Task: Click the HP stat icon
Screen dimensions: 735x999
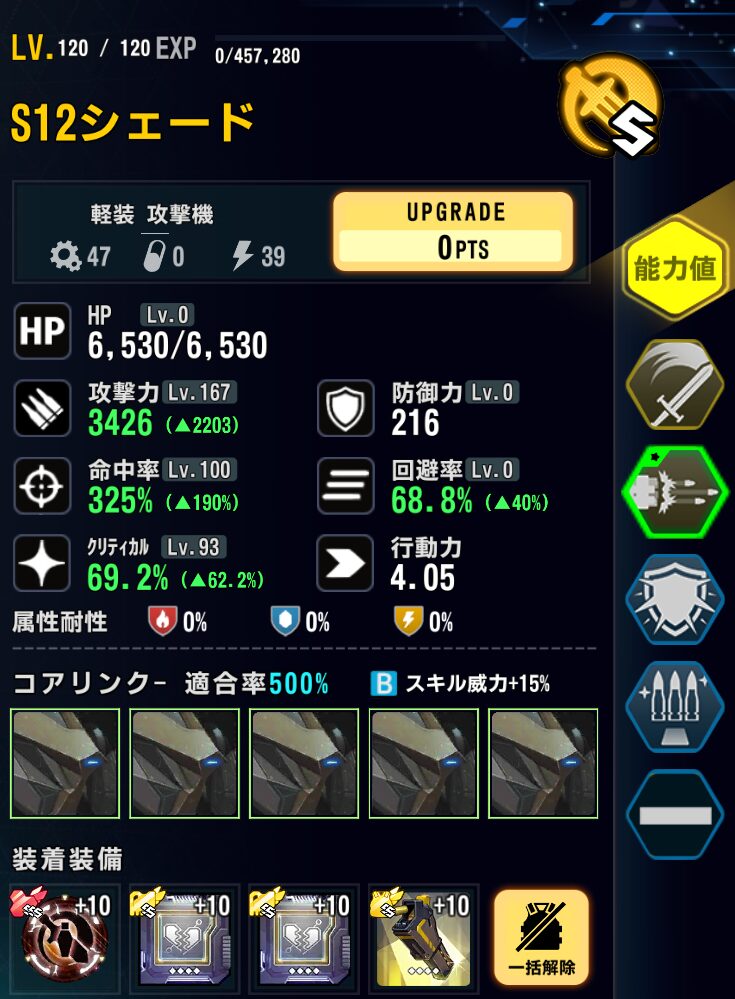Action: click(x=43, y=331)
